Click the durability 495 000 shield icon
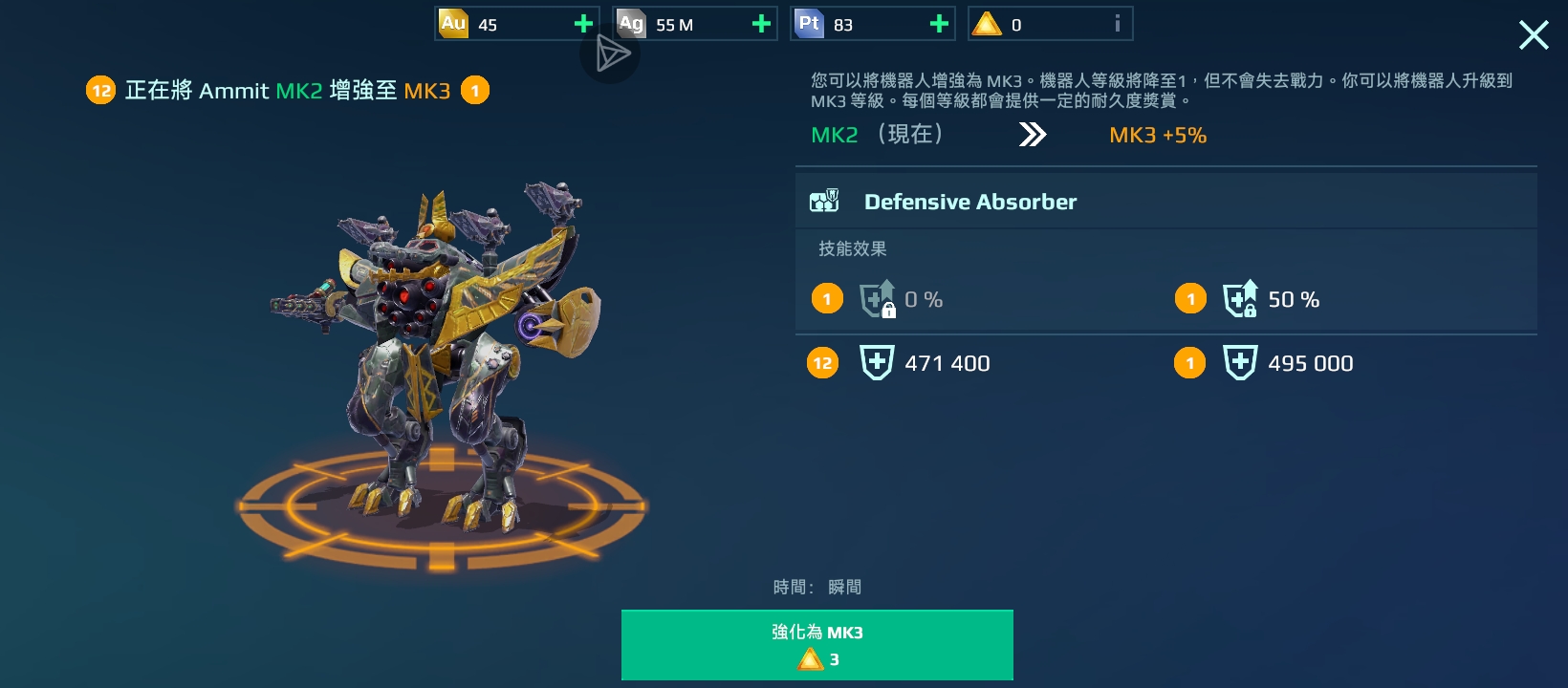This screenshot has width=1568, height=688. pyautogui.click(x=1240, y=362)
